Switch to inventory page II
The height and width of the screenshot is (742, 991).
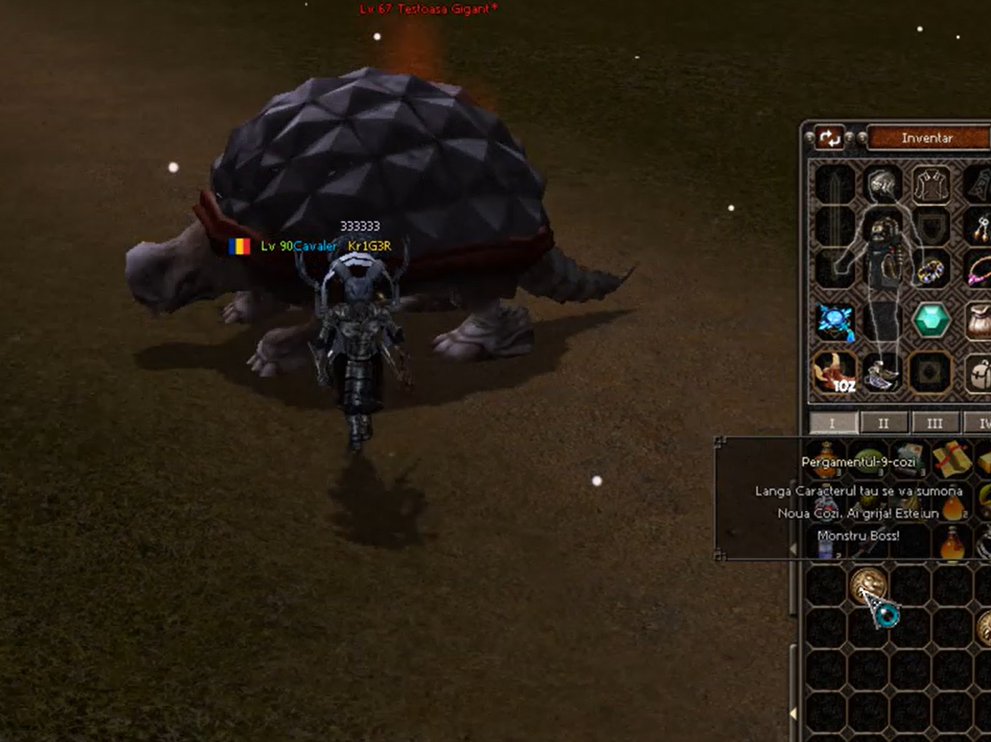pos(883,423)
